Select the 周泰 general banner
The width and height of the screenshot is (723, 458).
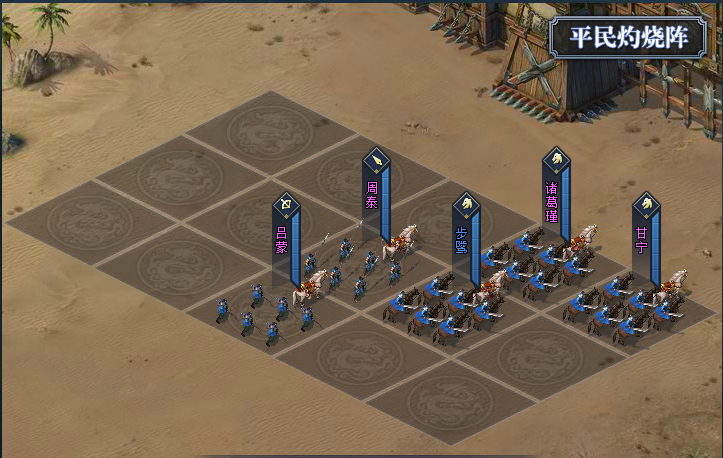coord(375,193)
